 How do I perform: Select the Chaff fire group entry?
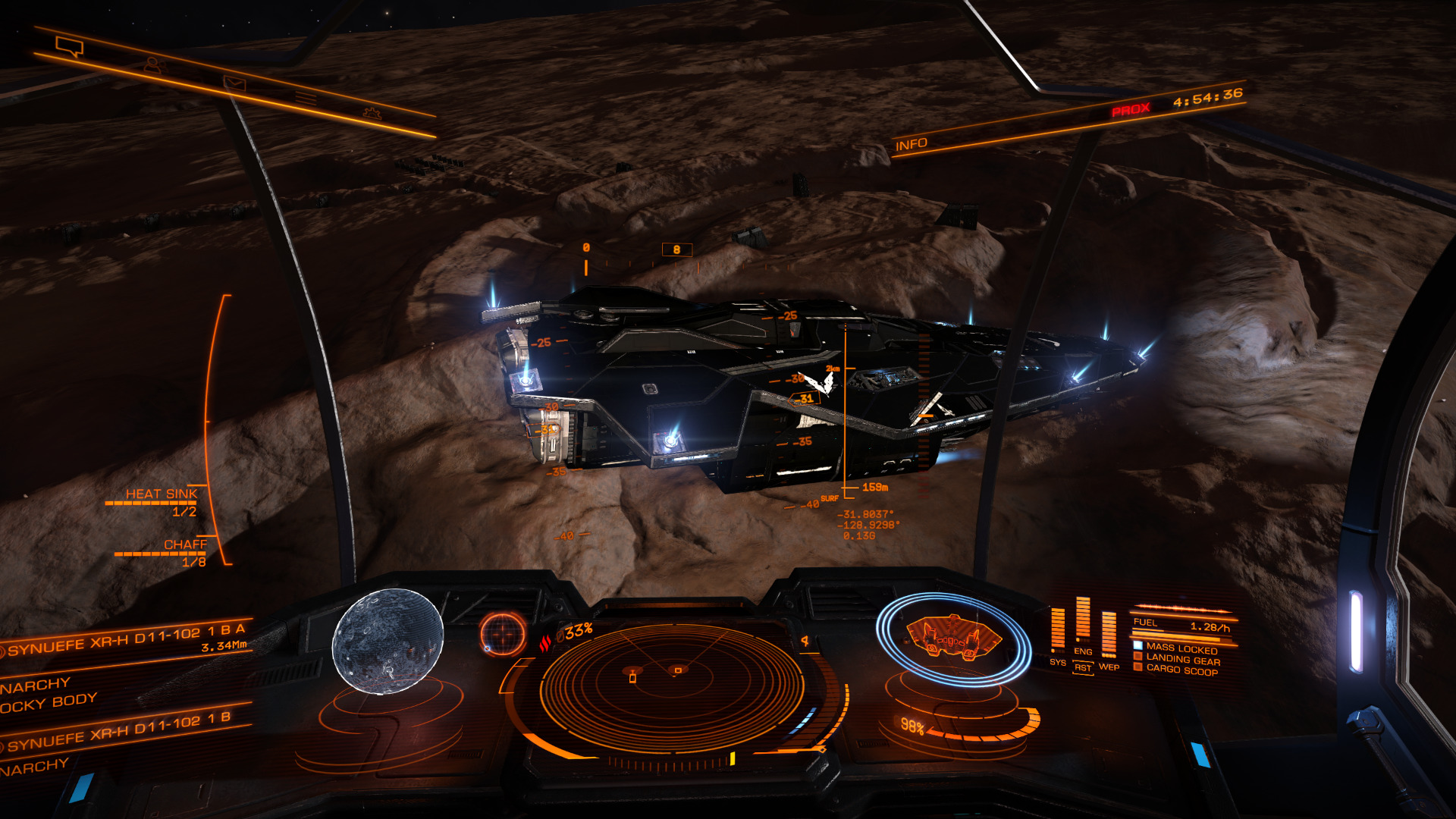pyautogui.click(x=184, y=545)
